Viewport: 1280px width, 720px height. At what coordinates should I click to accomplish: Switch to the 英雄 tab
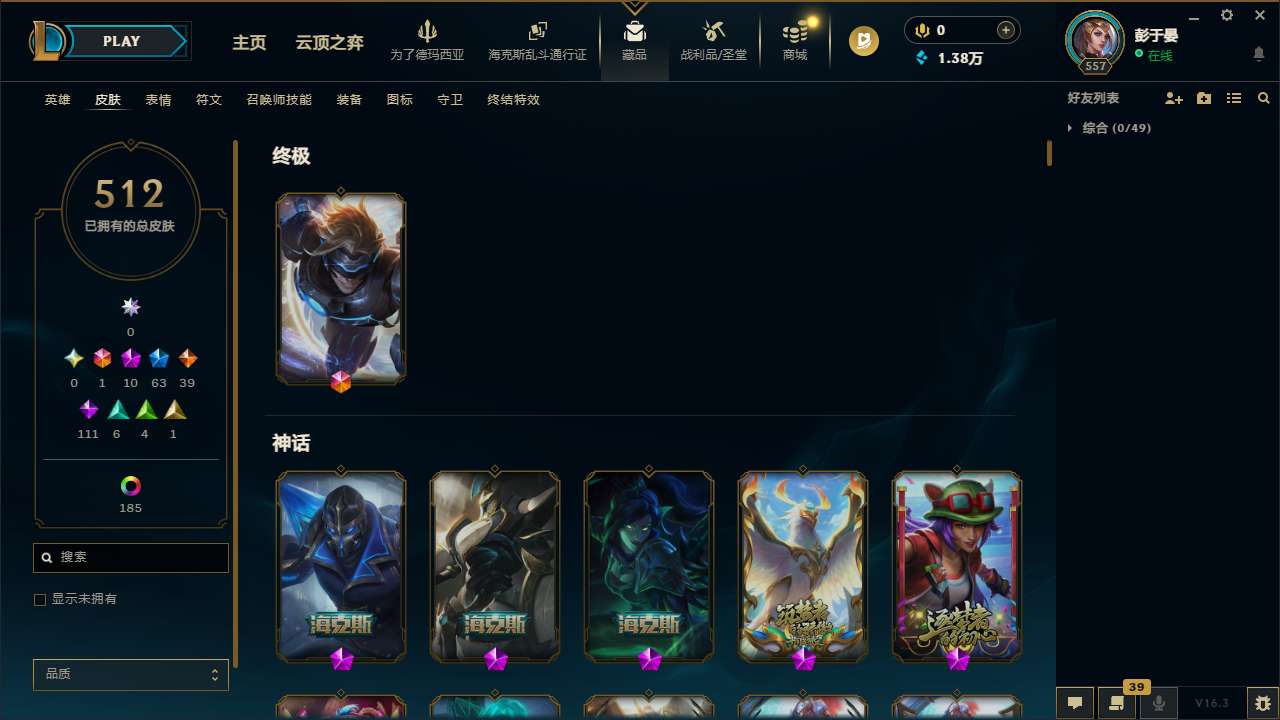(57, 100)
